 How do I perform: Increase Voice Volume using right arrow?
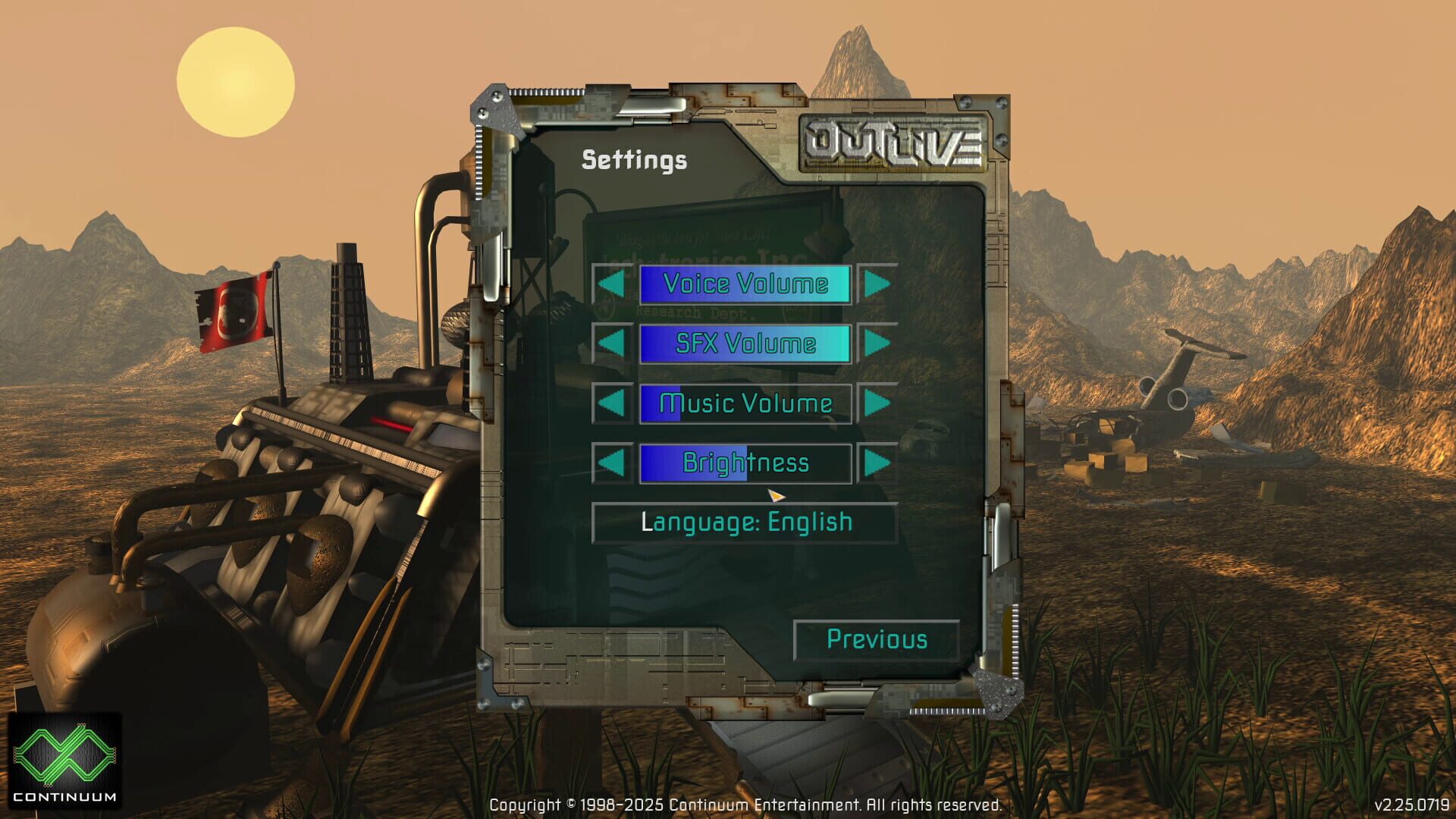click(876, 284)
